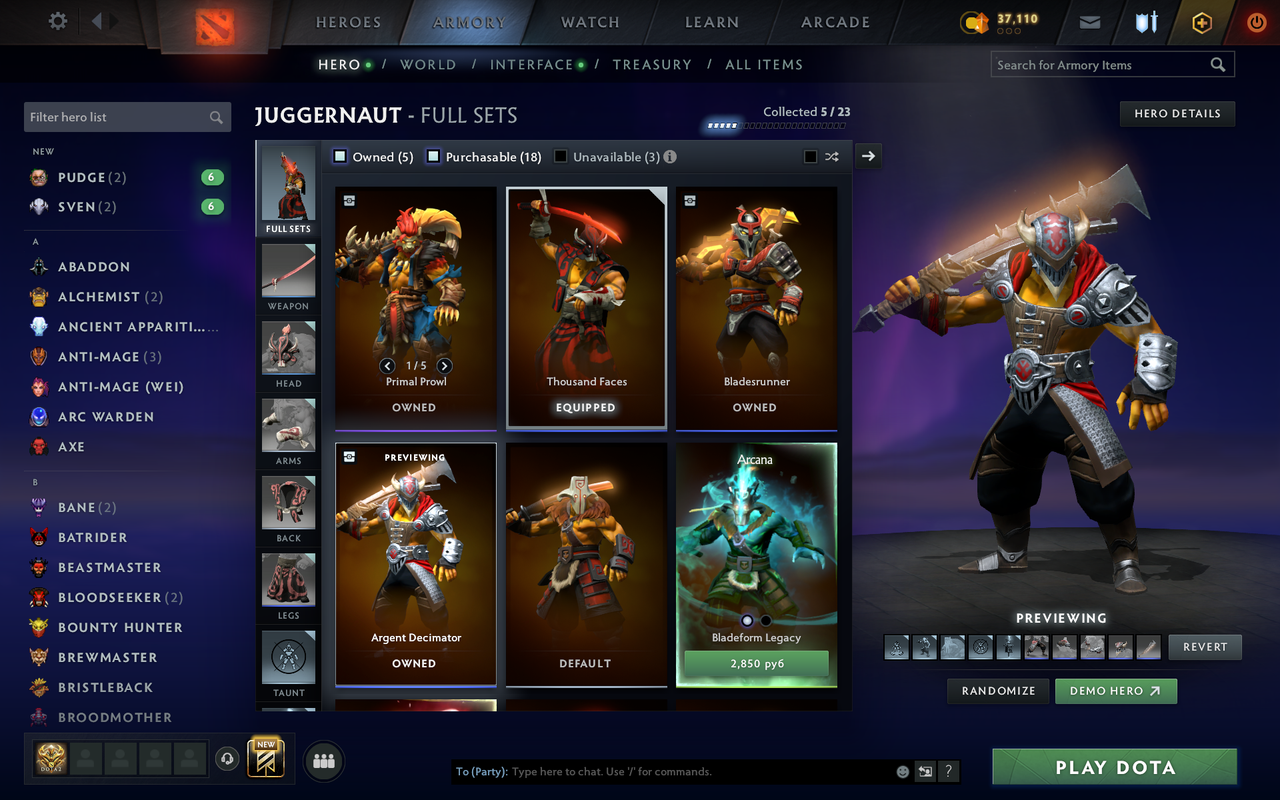Click the shuffle icon in the filter bar
Image resolution: width=1280 pixels, height=800 pixels.
click(832, 157)
